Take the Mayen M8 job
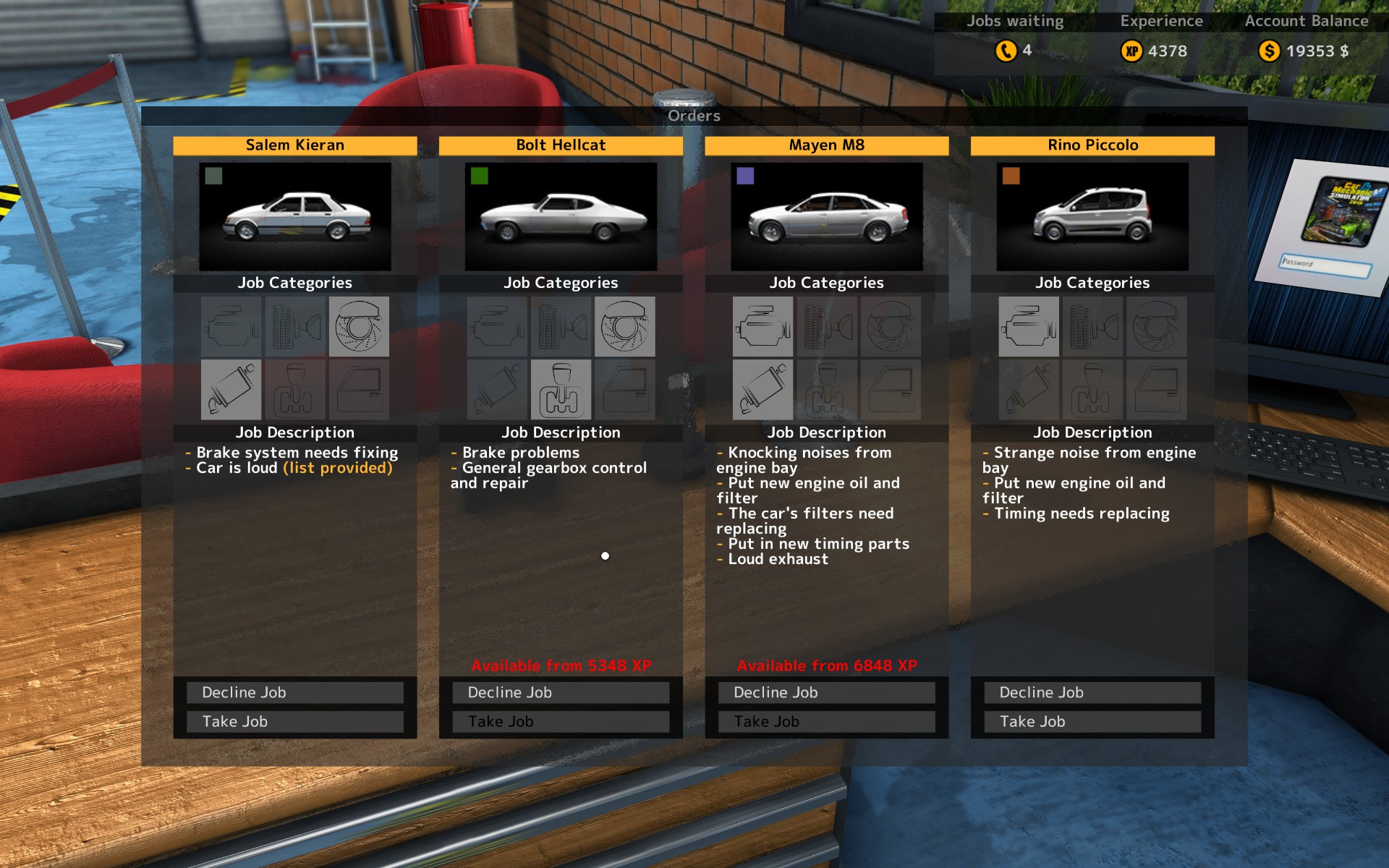Image resolution: width=1389 pixels, height=868 pixels. (826, 721)
